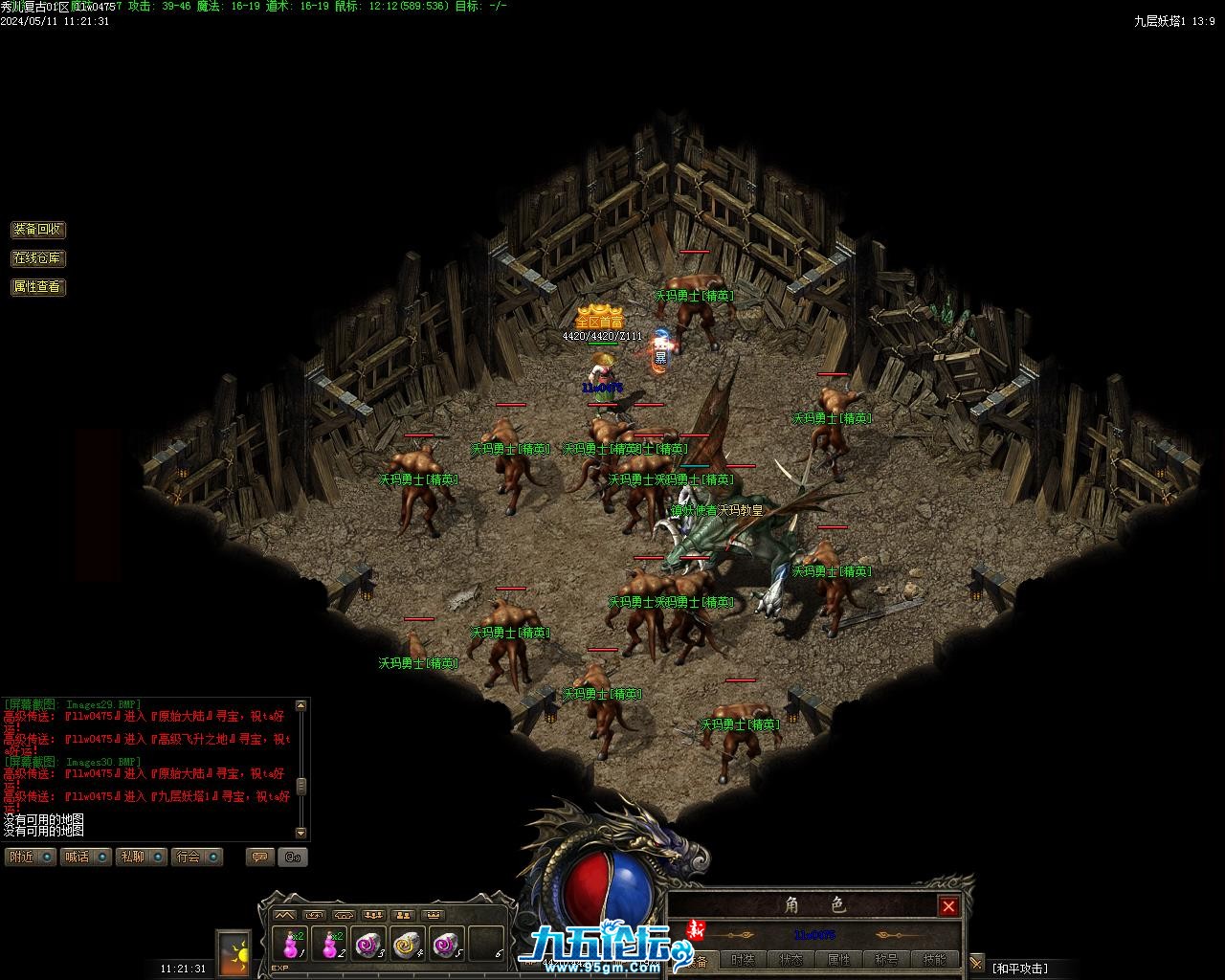The image size is (1225, 980).
Task: Use the yellow scroll in hotbar slot 4
Action: point(408,945)
